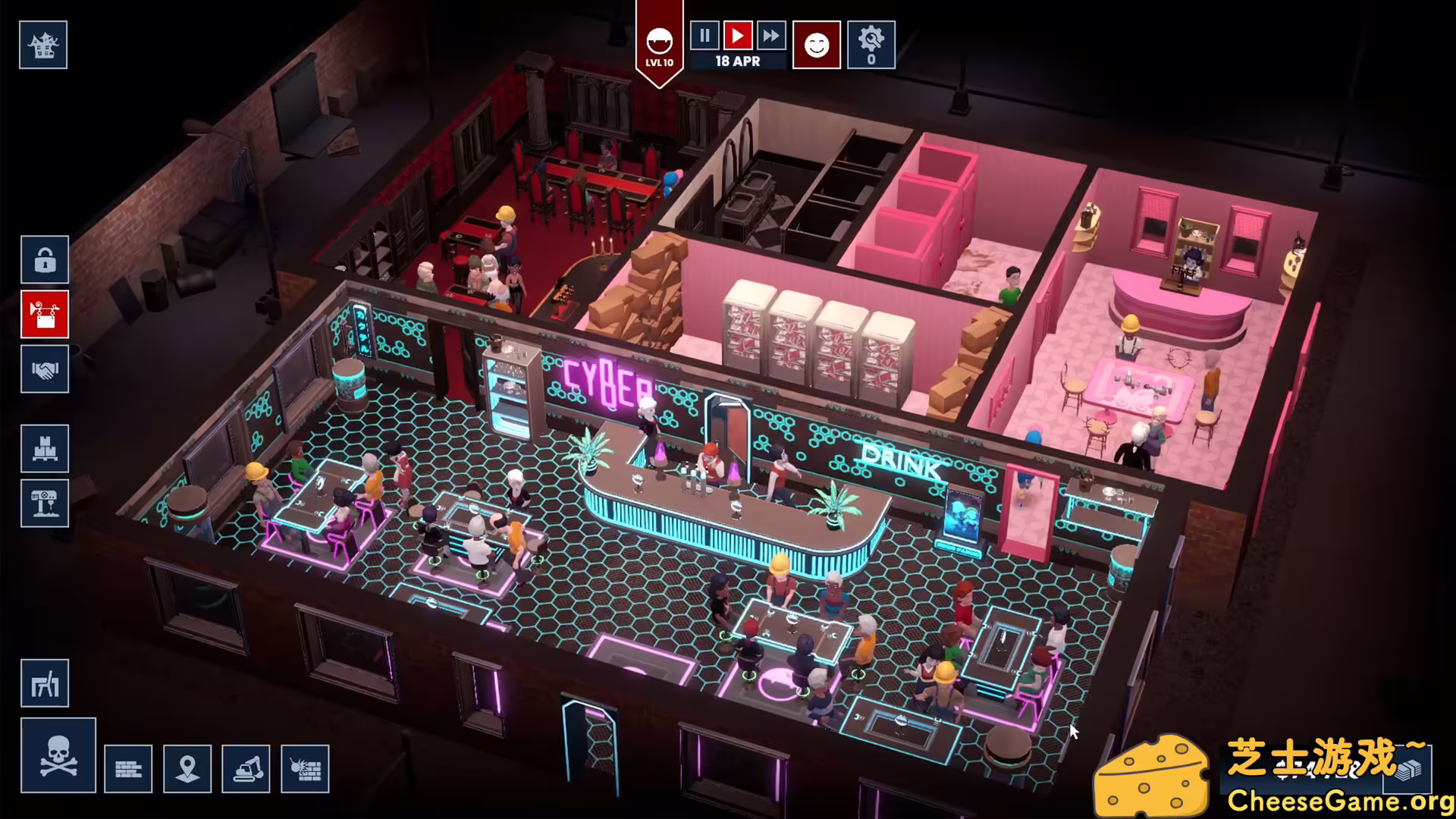The width and height of the screenshot is (1456, 819).
Task: Pause the game simulation
Action: (x=704, y=36)
